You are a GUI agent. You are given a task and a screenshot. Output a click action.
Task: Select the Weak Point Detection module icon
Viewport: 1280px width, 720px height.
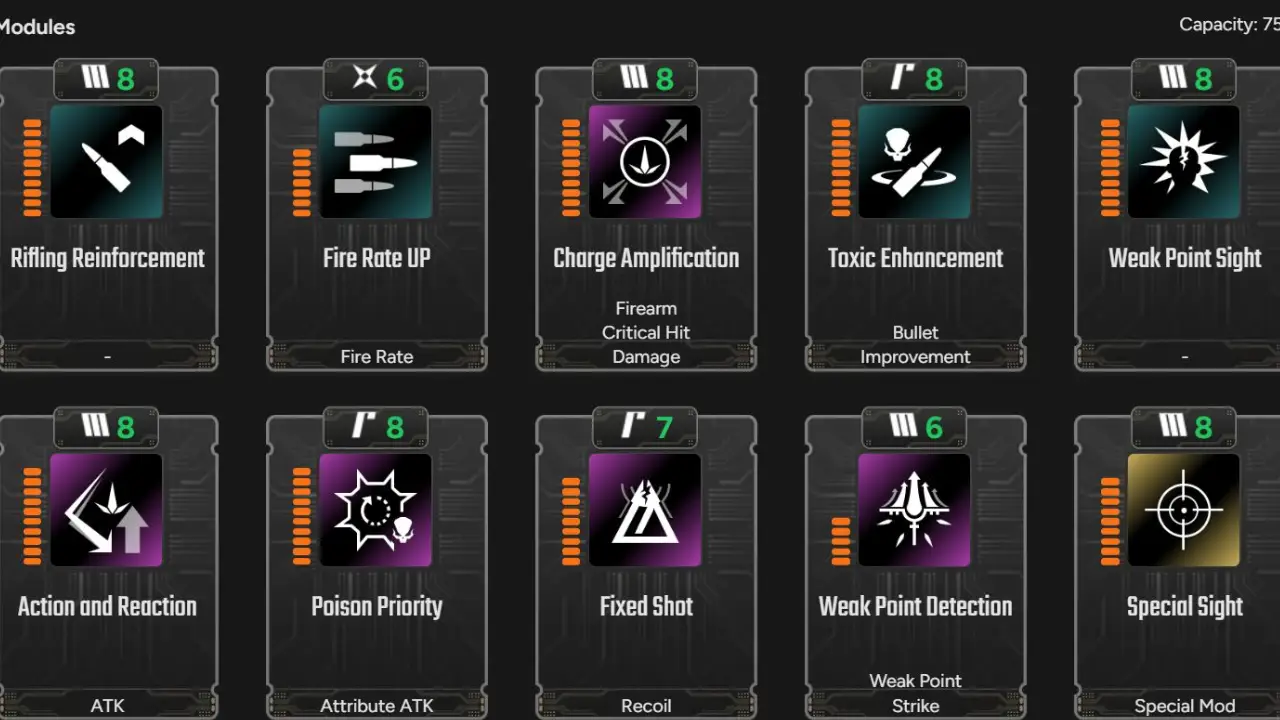[x=914, y=510]
